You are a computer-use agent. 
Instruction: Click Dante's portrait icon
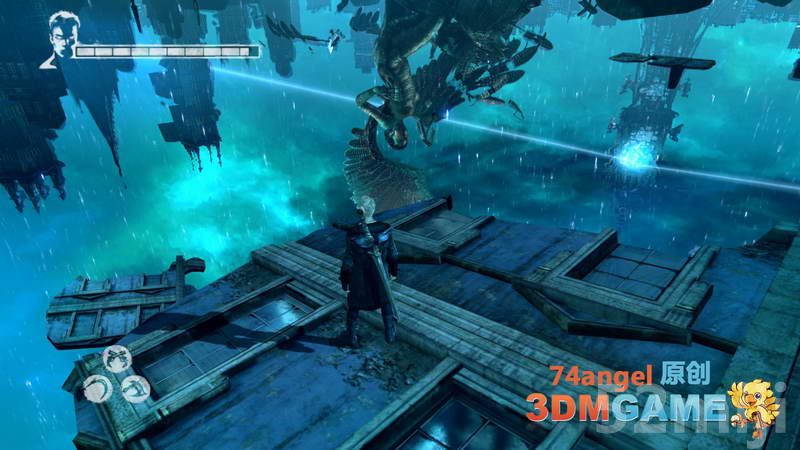[x=61, y=39]
